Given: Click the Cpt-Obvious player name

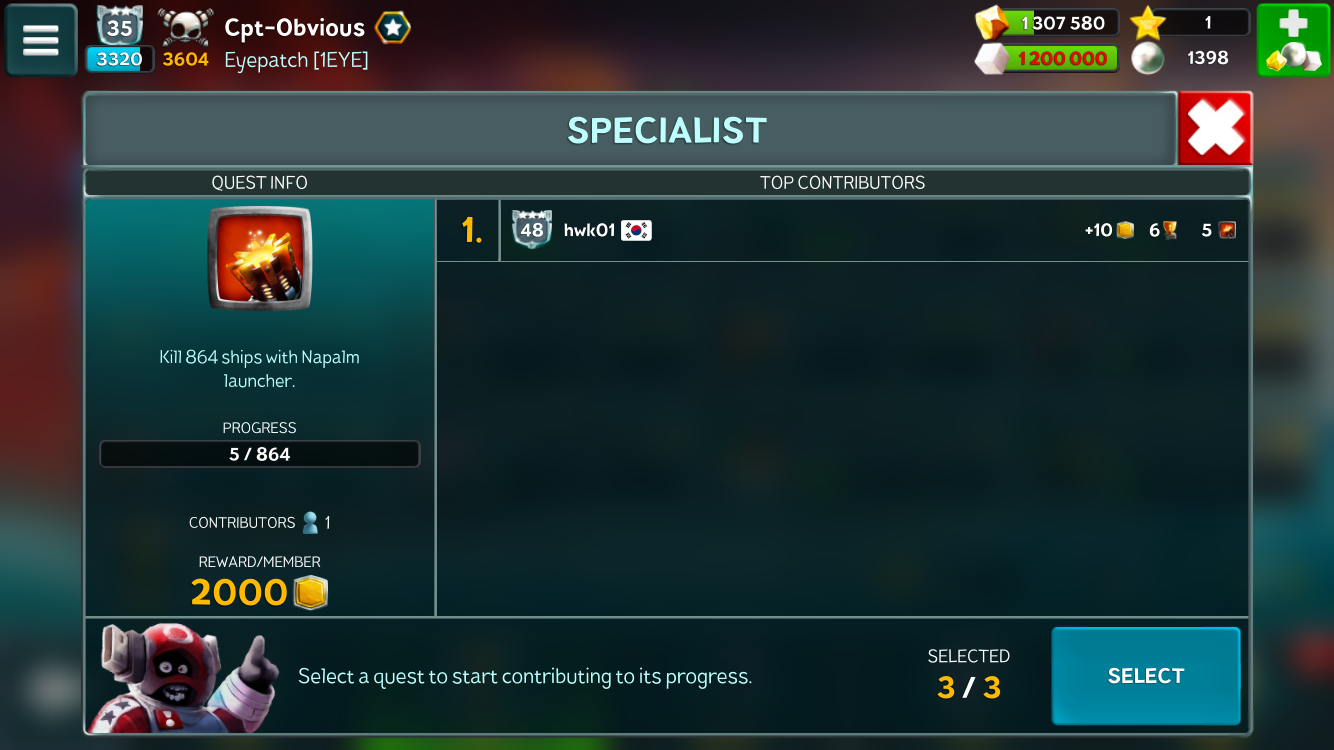Looking at the screenshot, I should [x=294, y=27].
